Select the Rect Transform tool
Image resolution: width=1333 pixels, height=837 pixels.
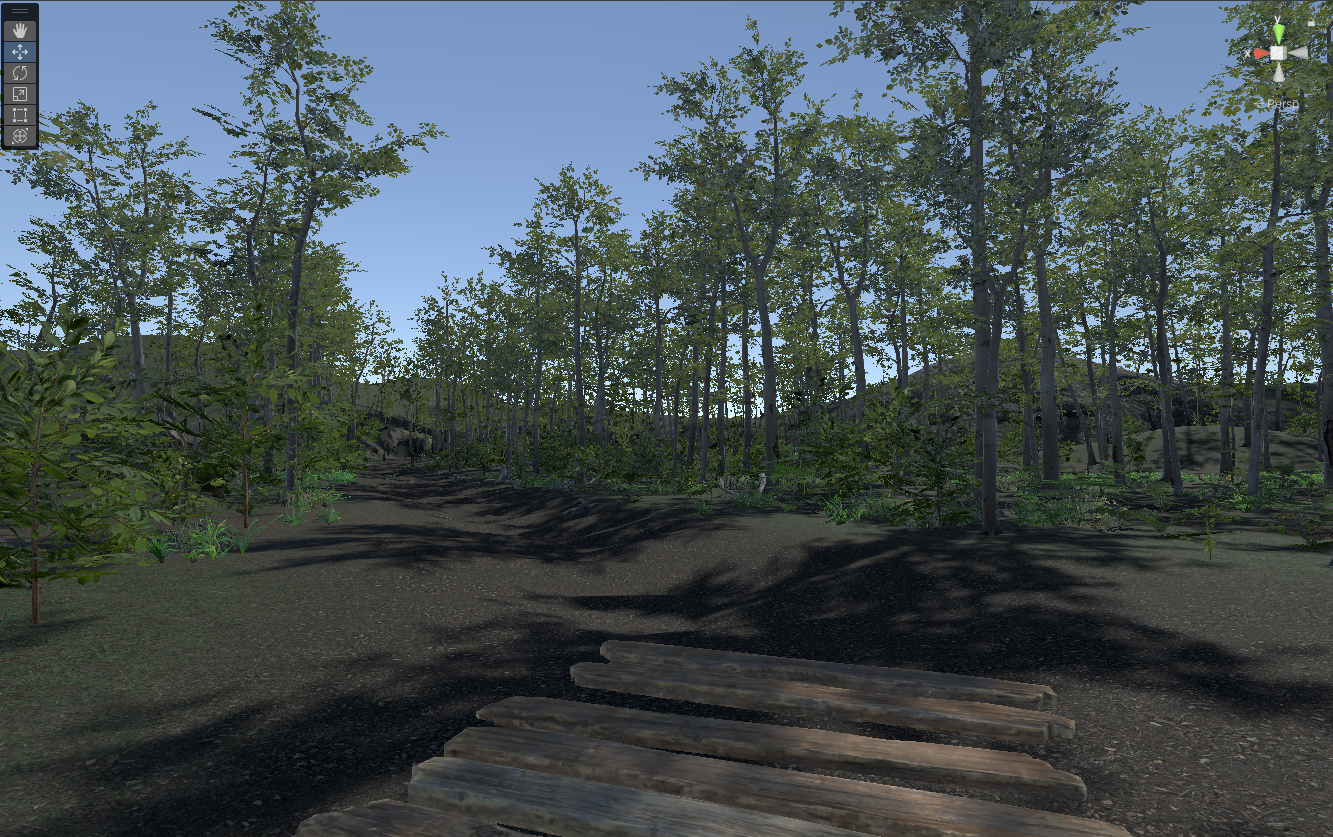pyautogui.click(x=20, y=113)
